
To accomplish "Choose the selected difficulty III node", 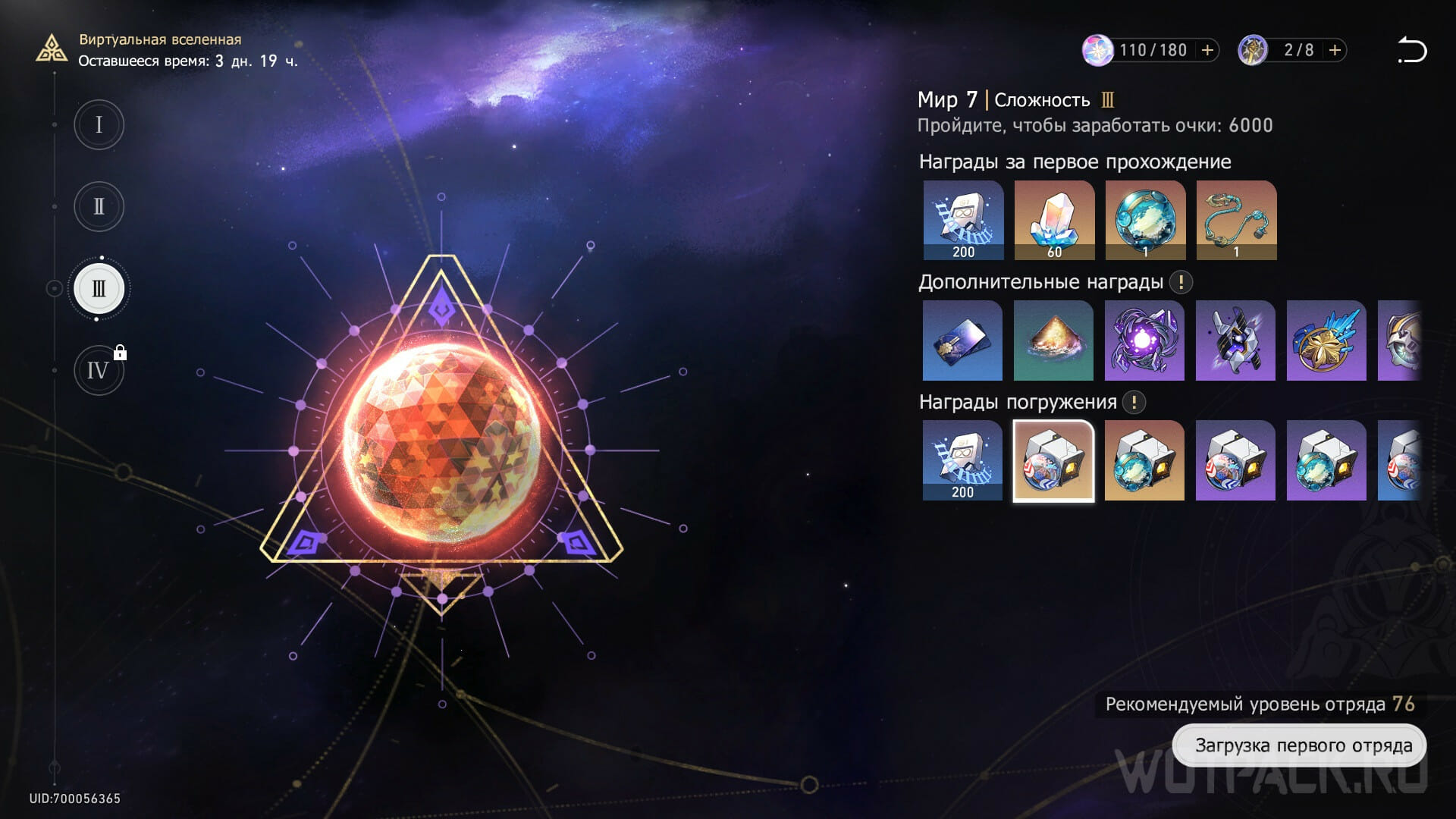I will (x=99, y=289).
